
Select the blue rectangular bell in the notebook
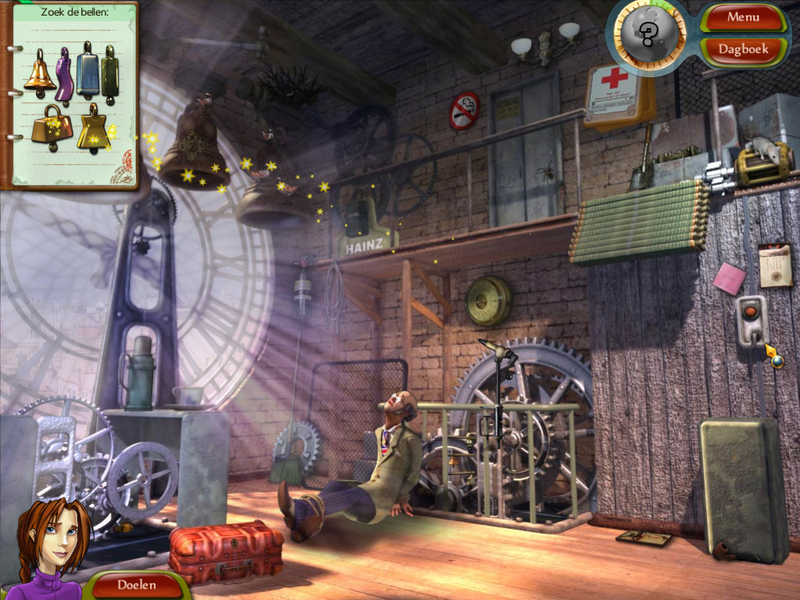click(87, 71)
